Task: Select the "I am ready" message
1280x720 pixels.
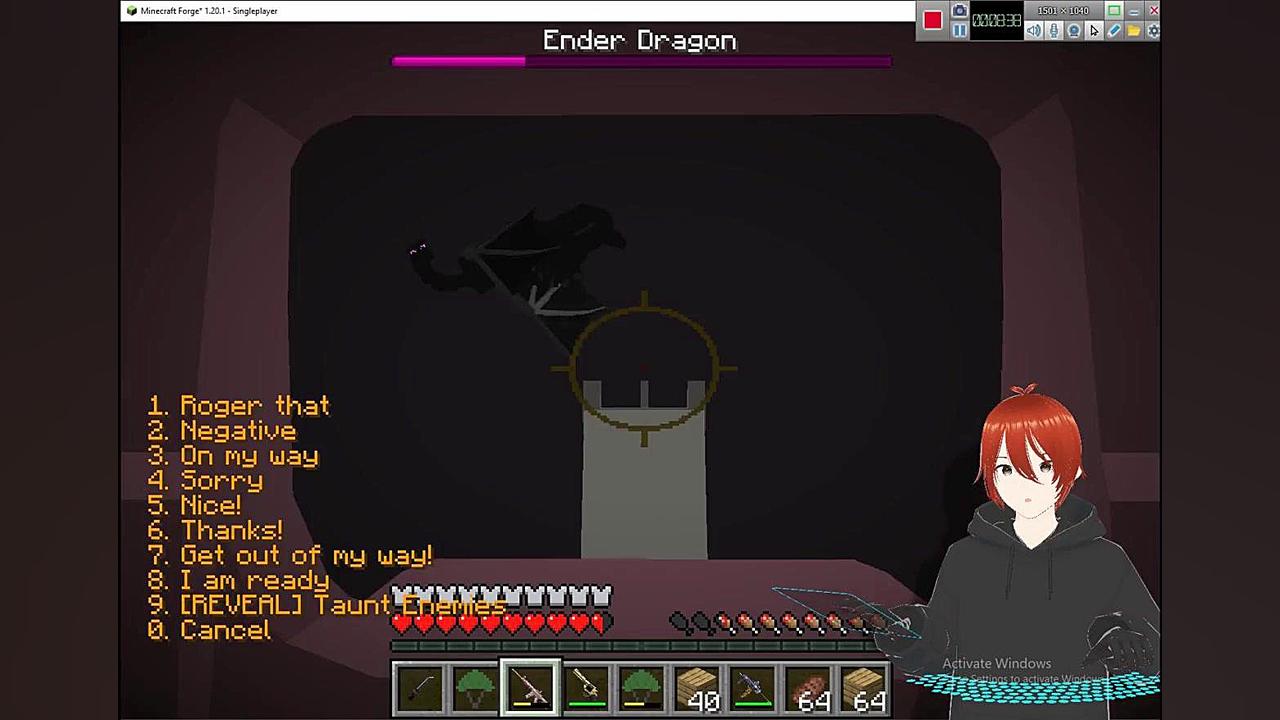Action: (x=254, y=581)
